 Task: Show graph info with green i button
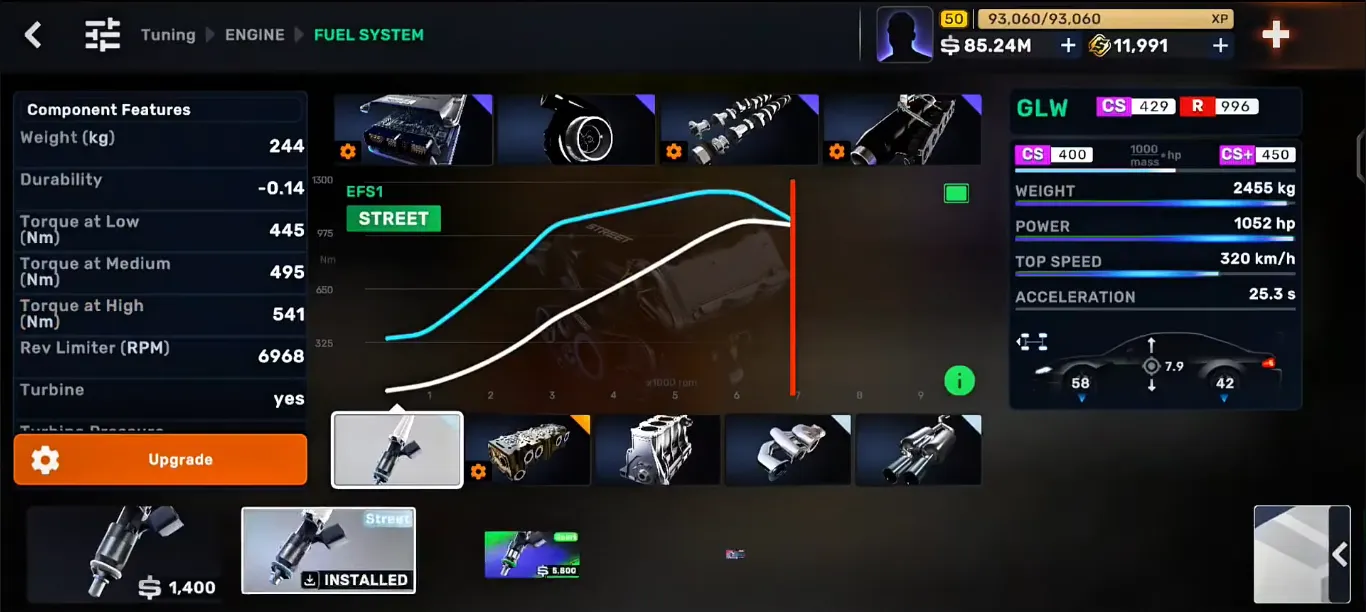pos(959,380)
